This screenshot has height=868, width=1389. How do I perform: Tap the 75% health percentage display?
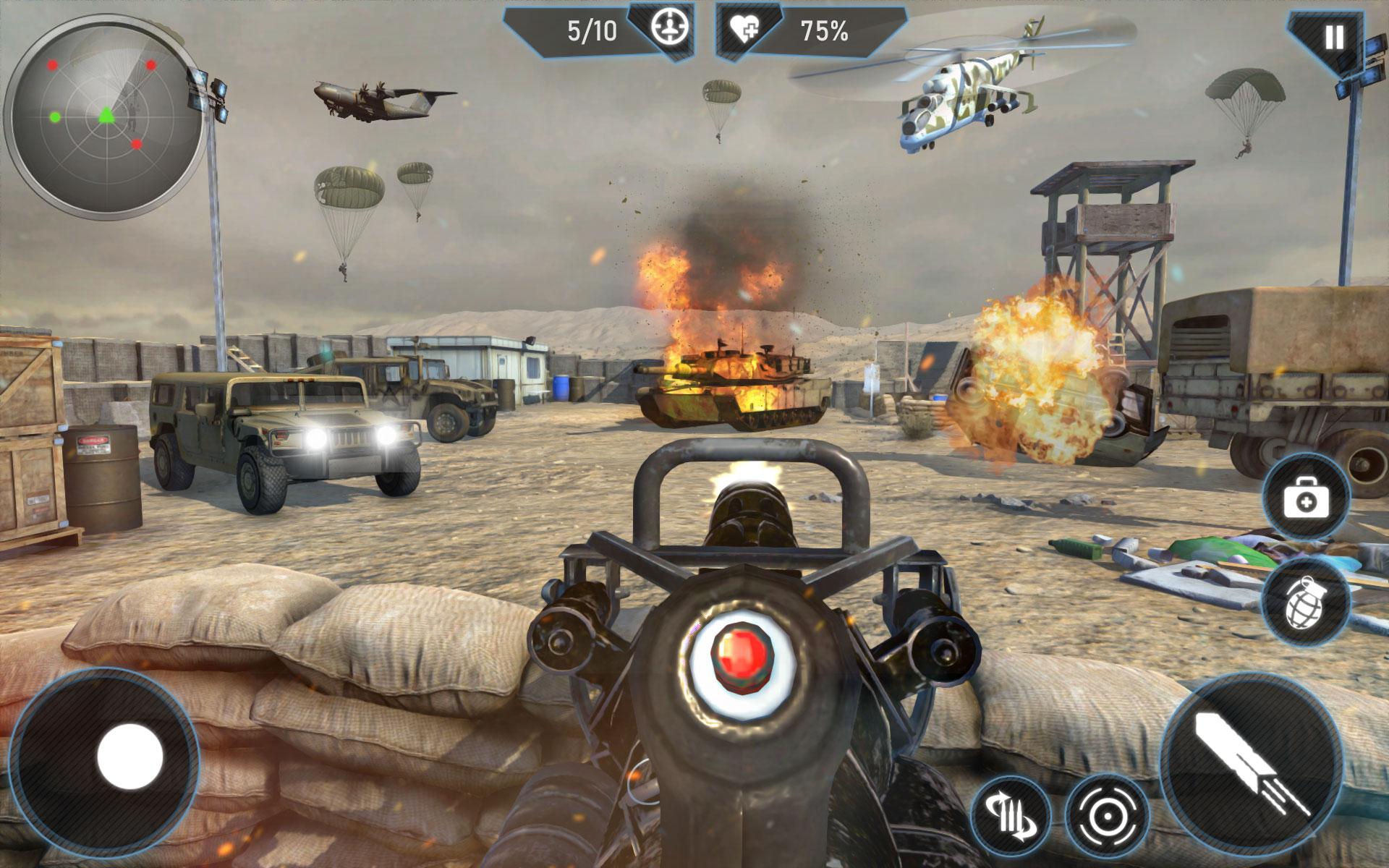(x=823, y=30)
